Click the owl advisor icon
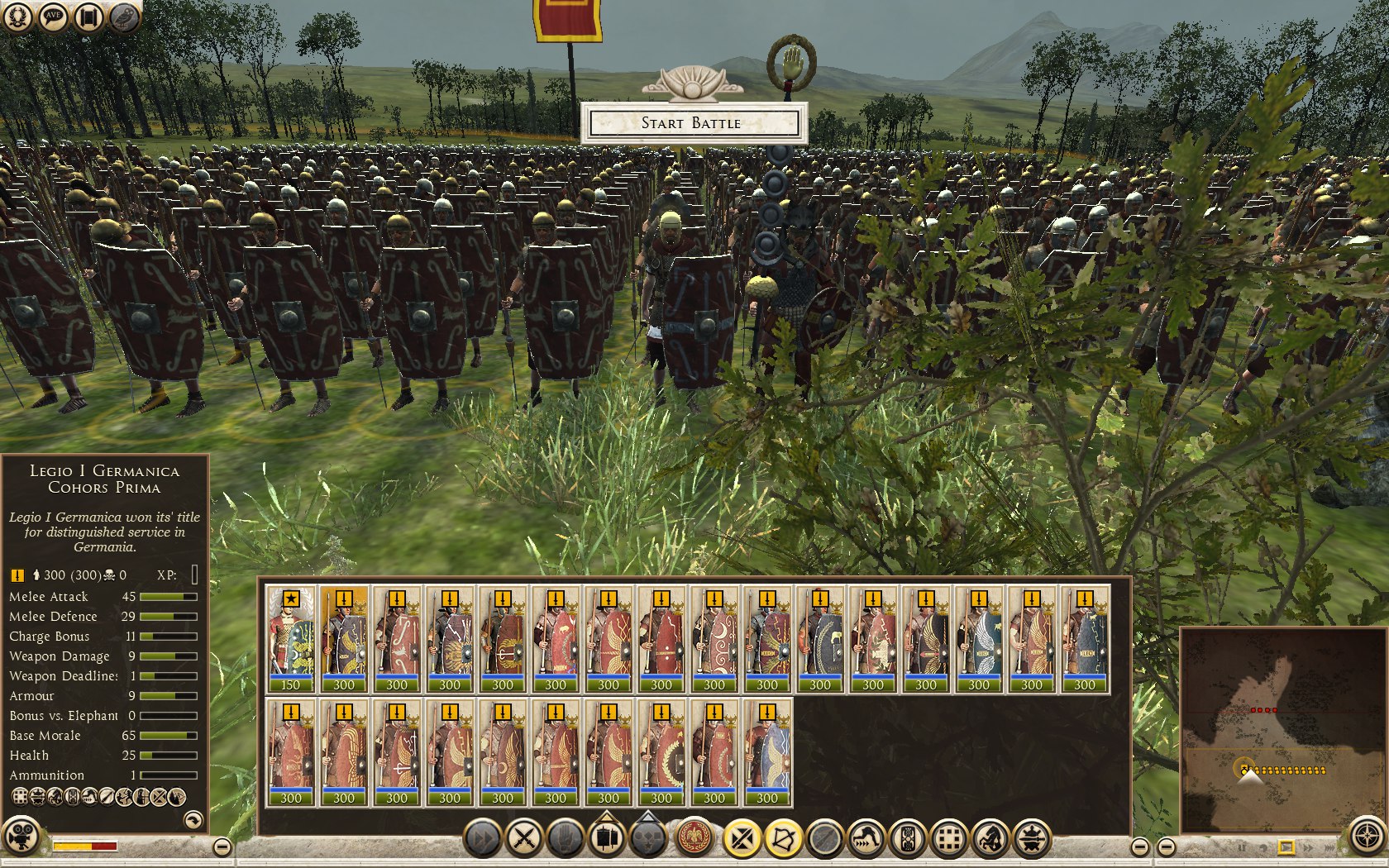The image size is (1389, 868). 122,17
